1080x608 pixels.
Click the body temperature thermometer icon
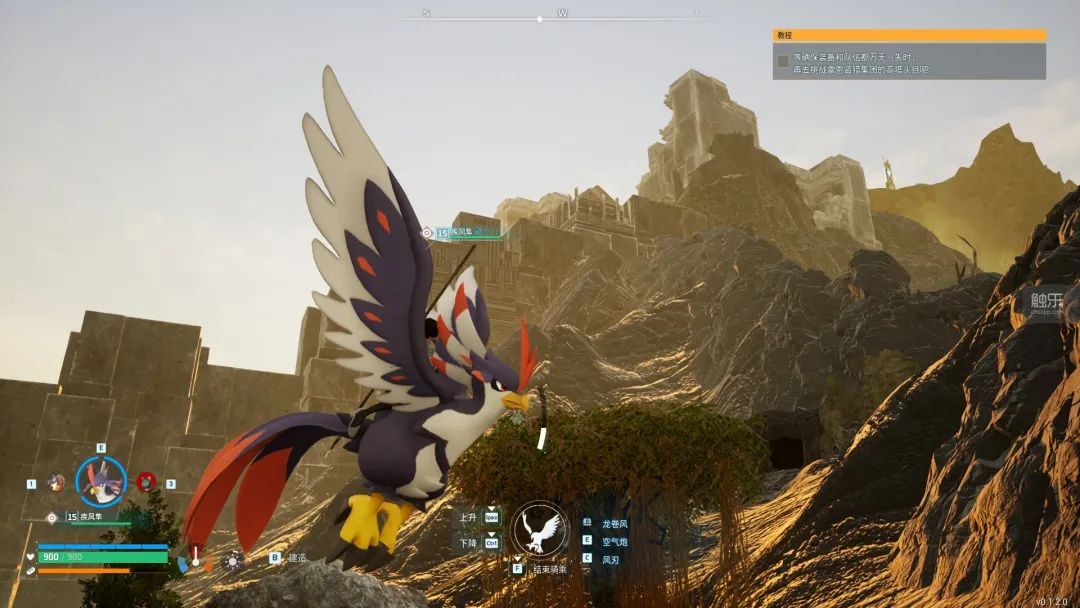[196, 557]
